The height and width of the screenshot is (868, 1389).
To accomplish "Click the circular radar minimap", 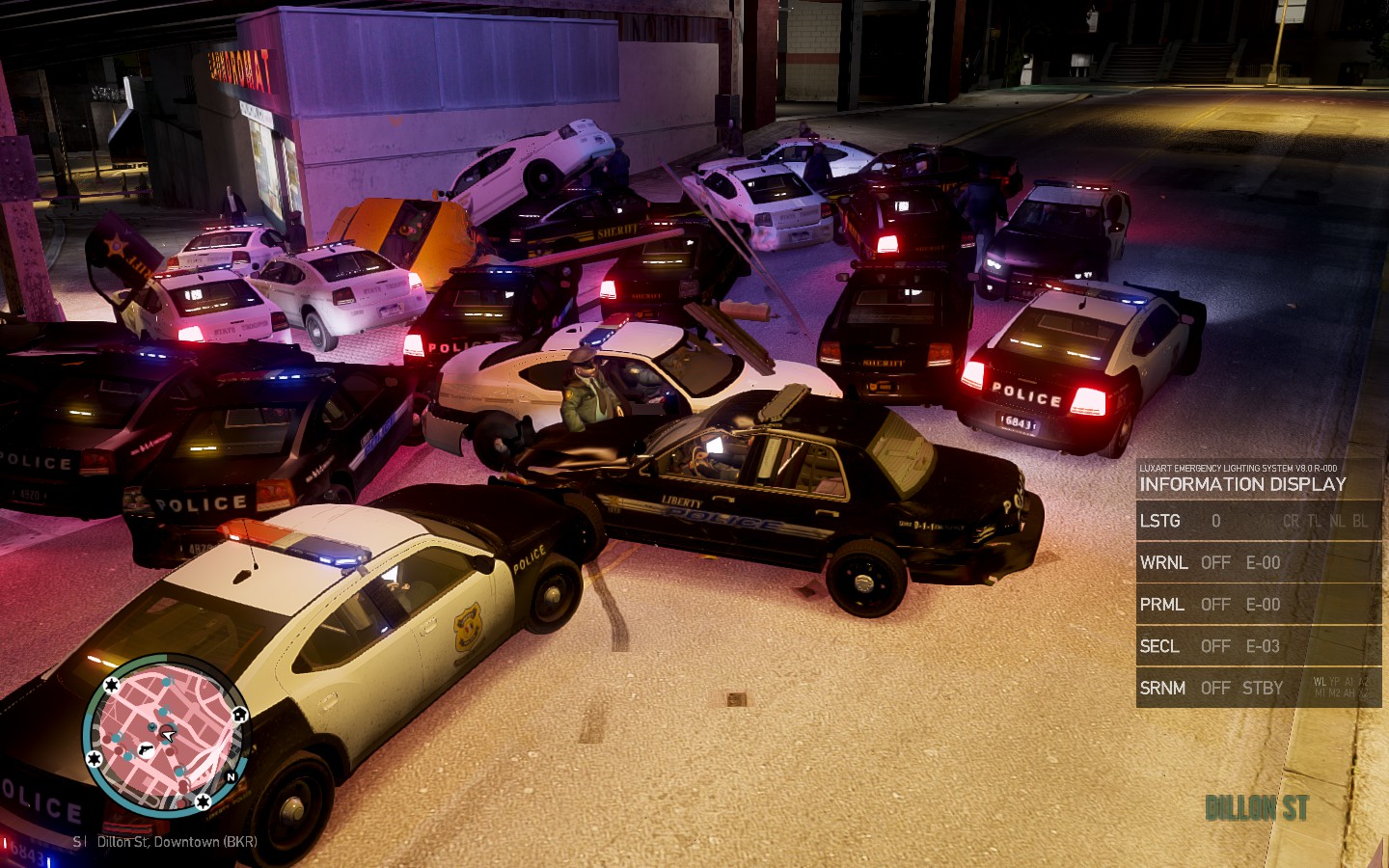I will coord(166,735).
